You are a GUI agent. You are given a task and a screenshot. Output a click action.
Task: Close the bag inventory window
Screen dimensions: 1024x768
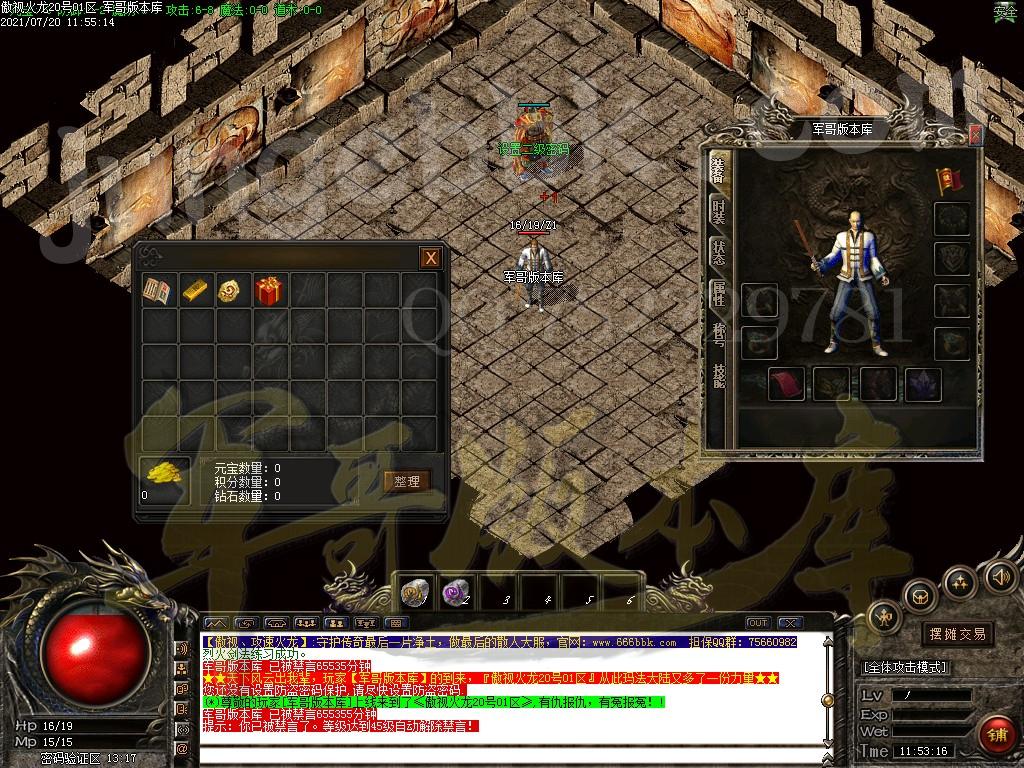pos(430,258)
